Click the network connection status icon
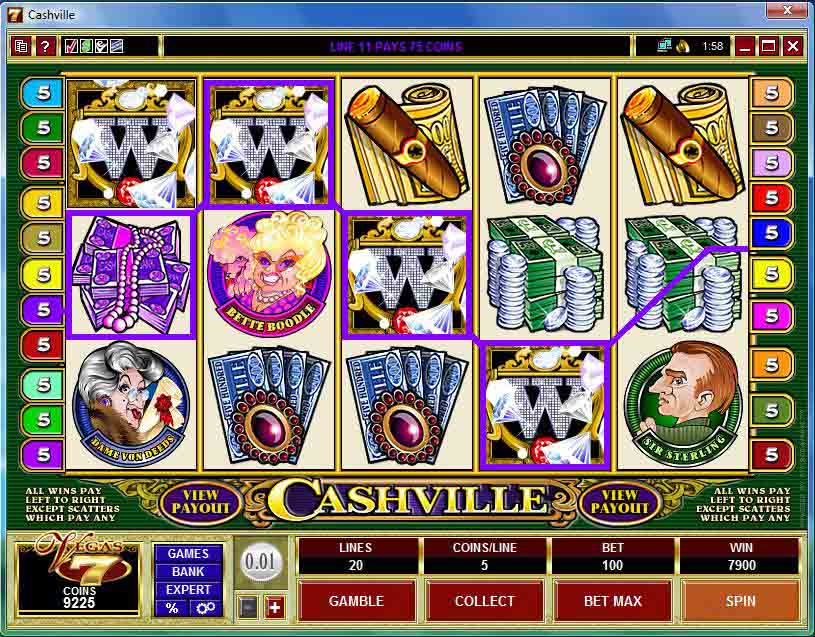 [x=665, y=46]
